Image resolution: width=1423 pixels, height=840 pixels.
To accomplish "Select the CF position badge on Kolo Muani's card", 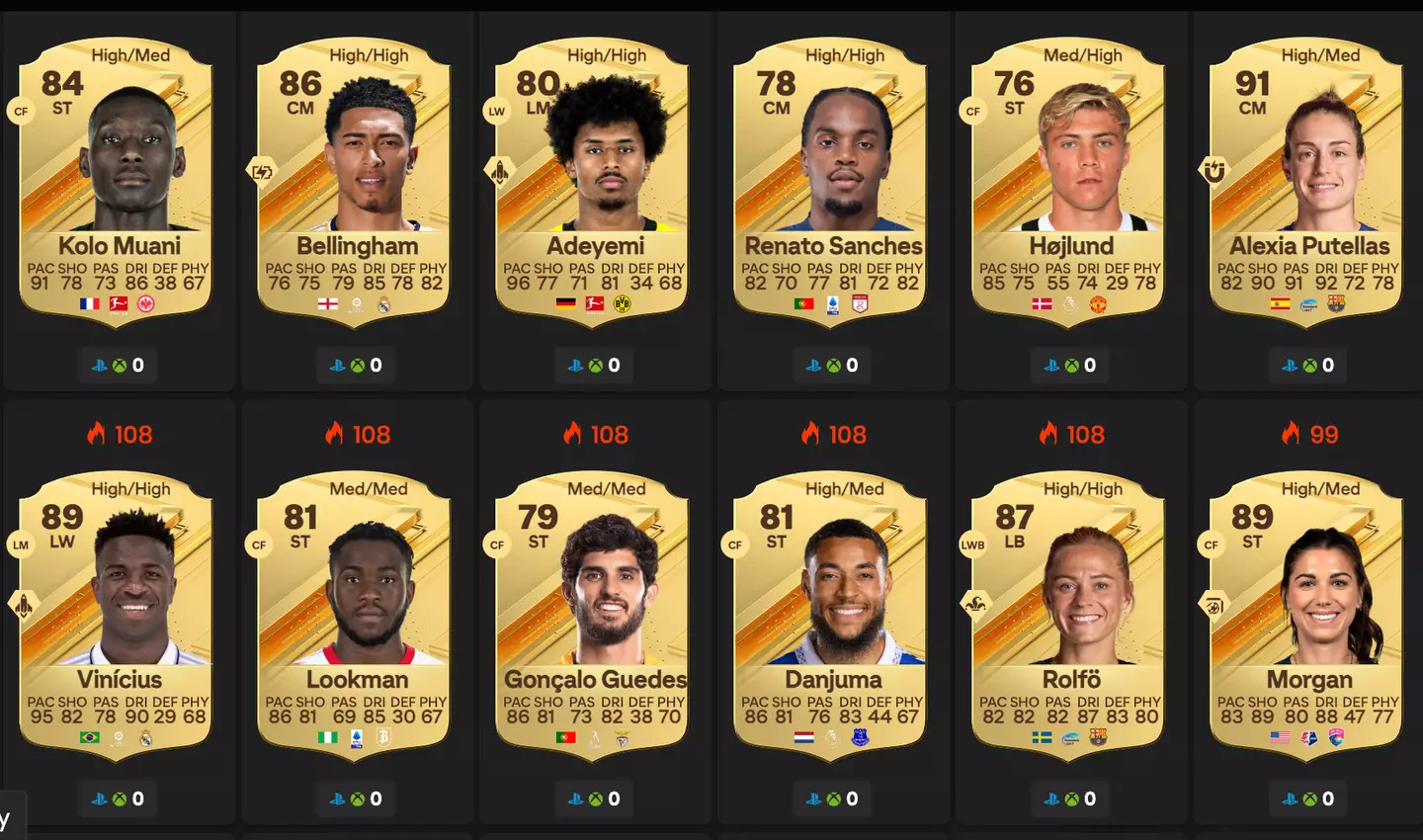I will coord(21,111).
